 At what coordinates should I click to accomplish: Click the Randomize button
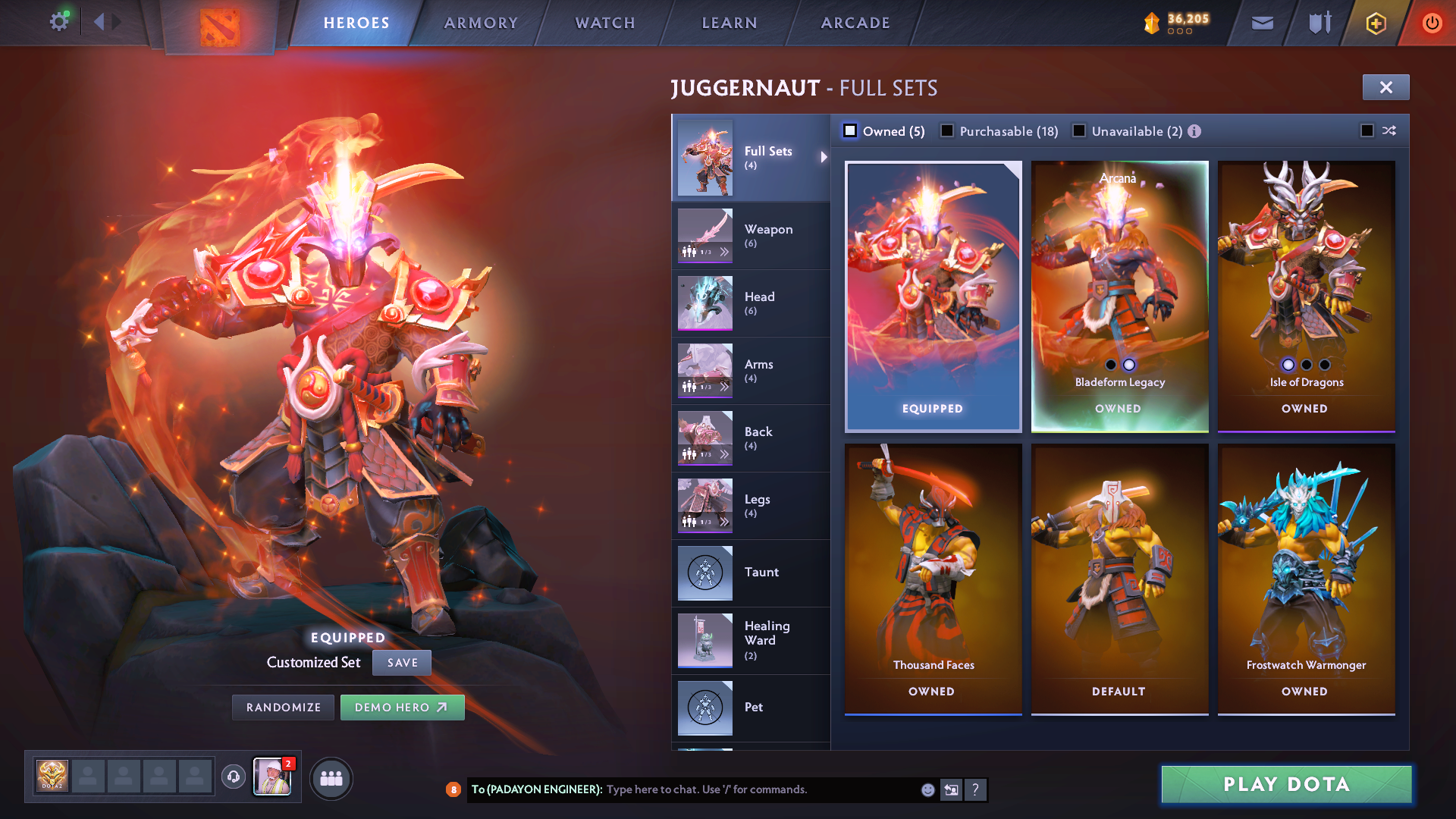coord(284,708)
